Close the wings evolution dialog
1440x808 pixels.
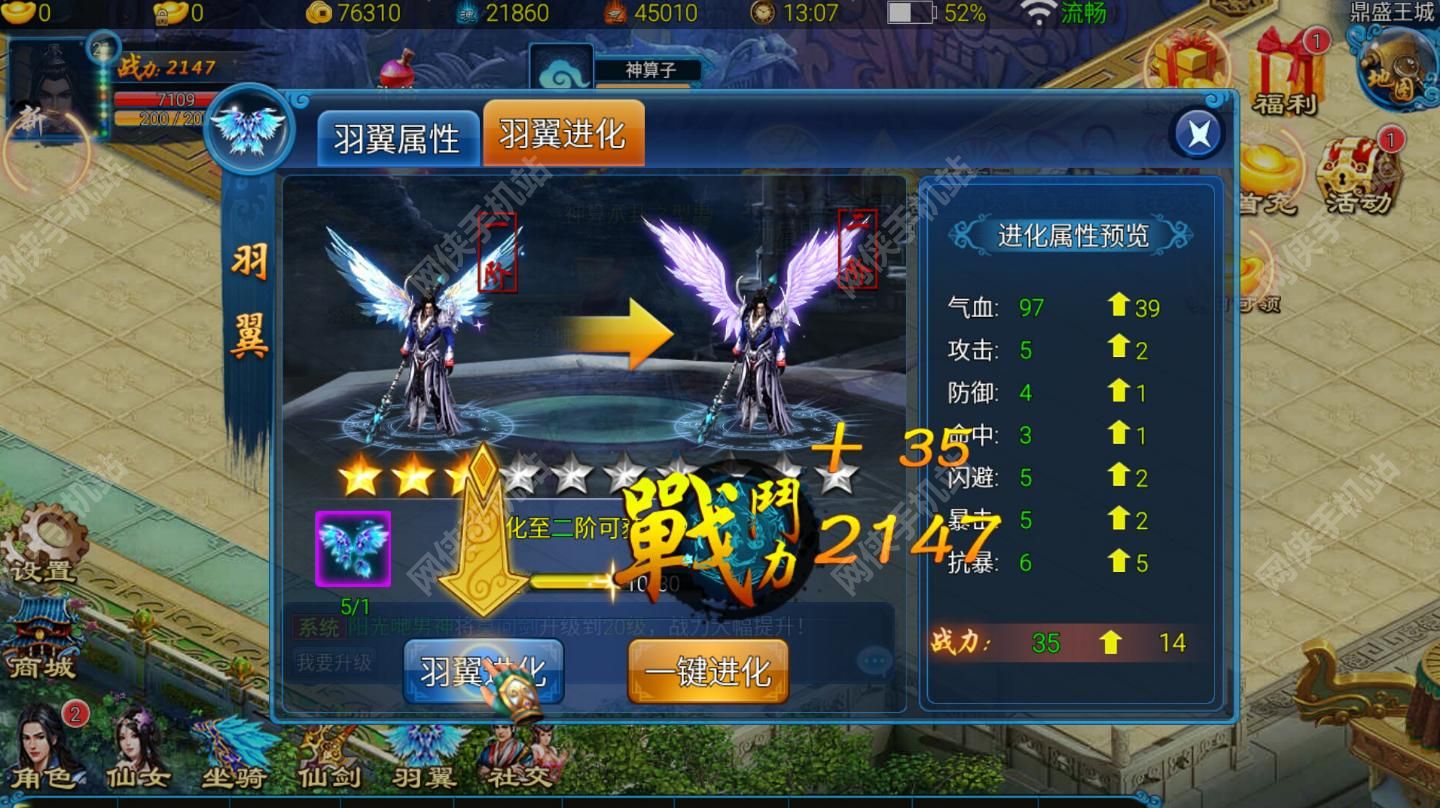tap(1197, 131)
